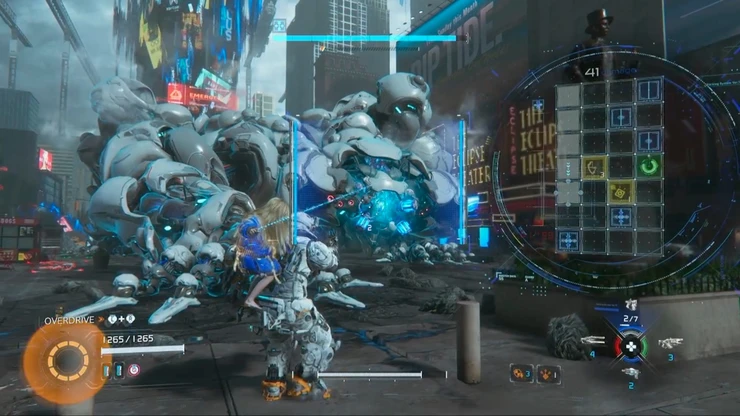Screen dimensions: 740x416
Task: Select the top weapon in the wheel
Action: pos(630,305)
